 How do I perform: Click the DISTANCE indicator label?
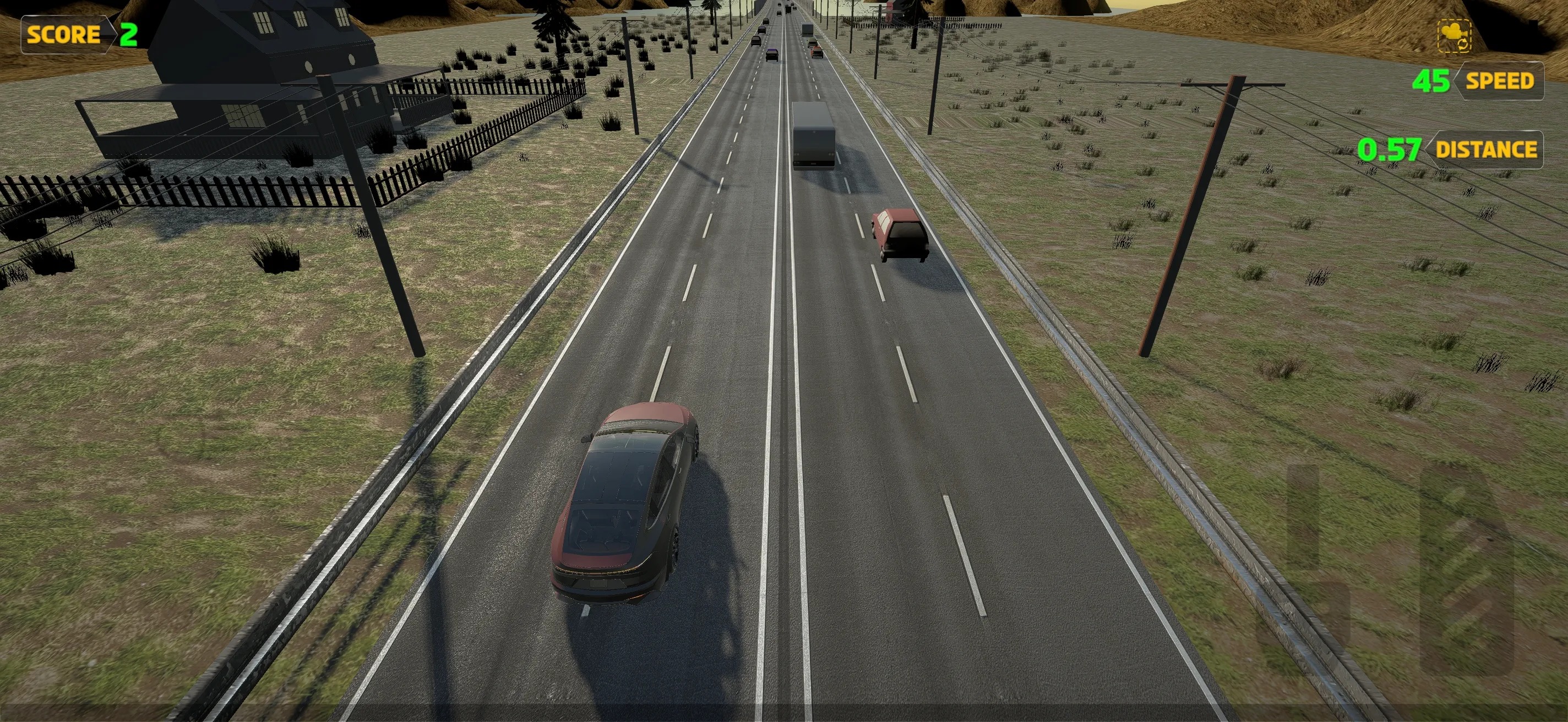1487,149
